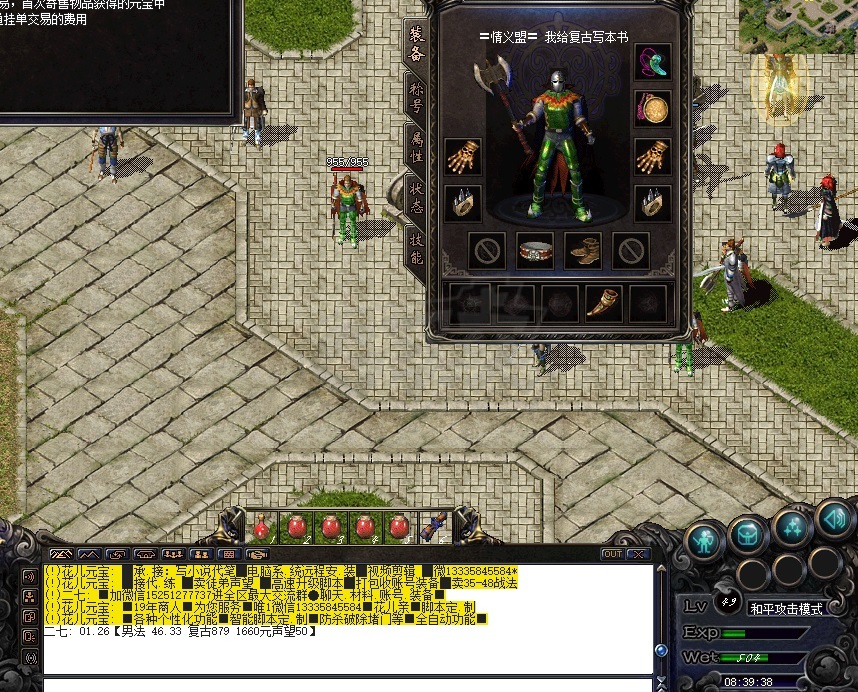Select the 装备 (Equipment) tab

coord(417,41)
